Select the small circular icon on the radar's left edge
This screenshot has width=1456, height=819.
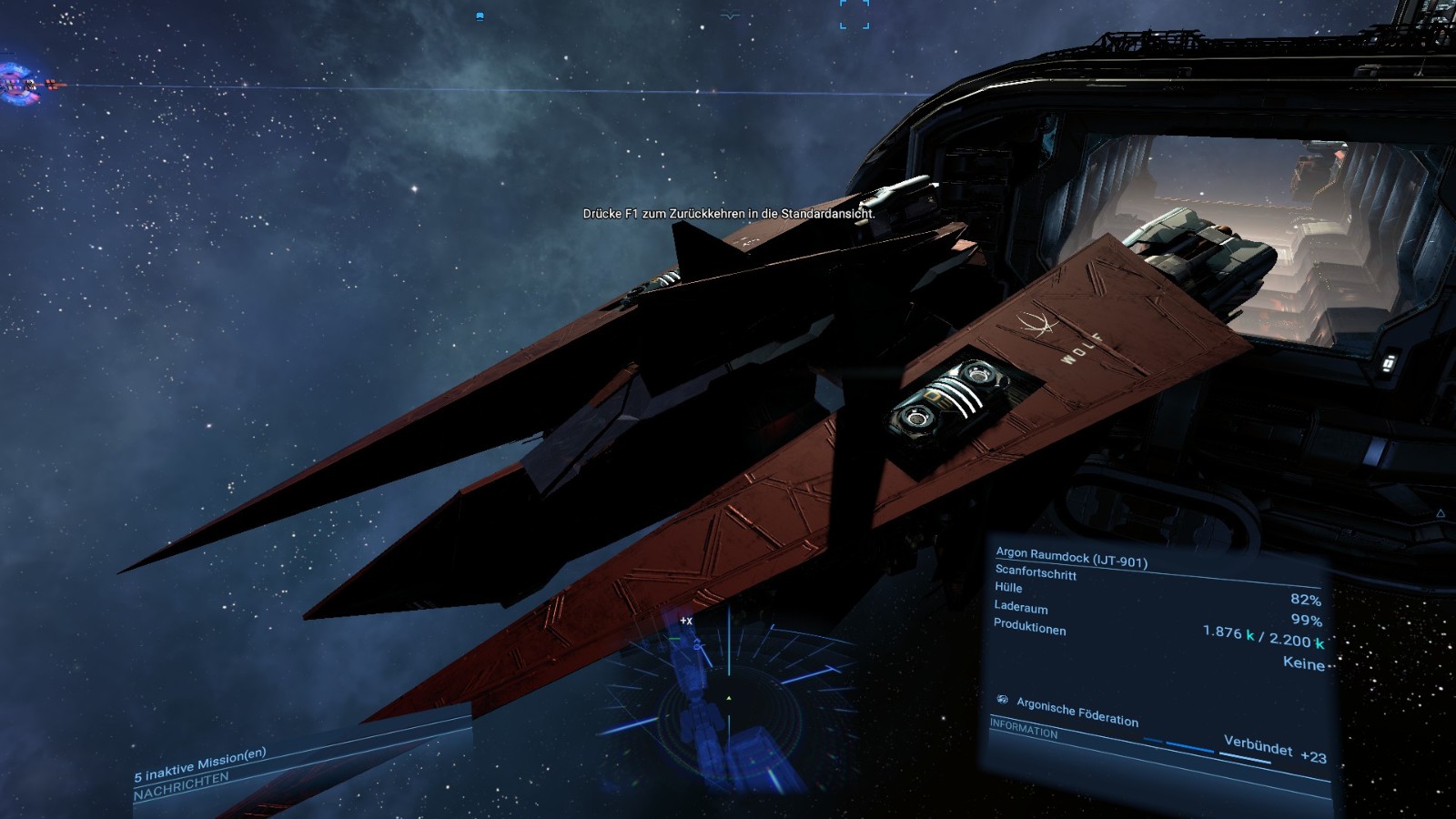(644, 644)
